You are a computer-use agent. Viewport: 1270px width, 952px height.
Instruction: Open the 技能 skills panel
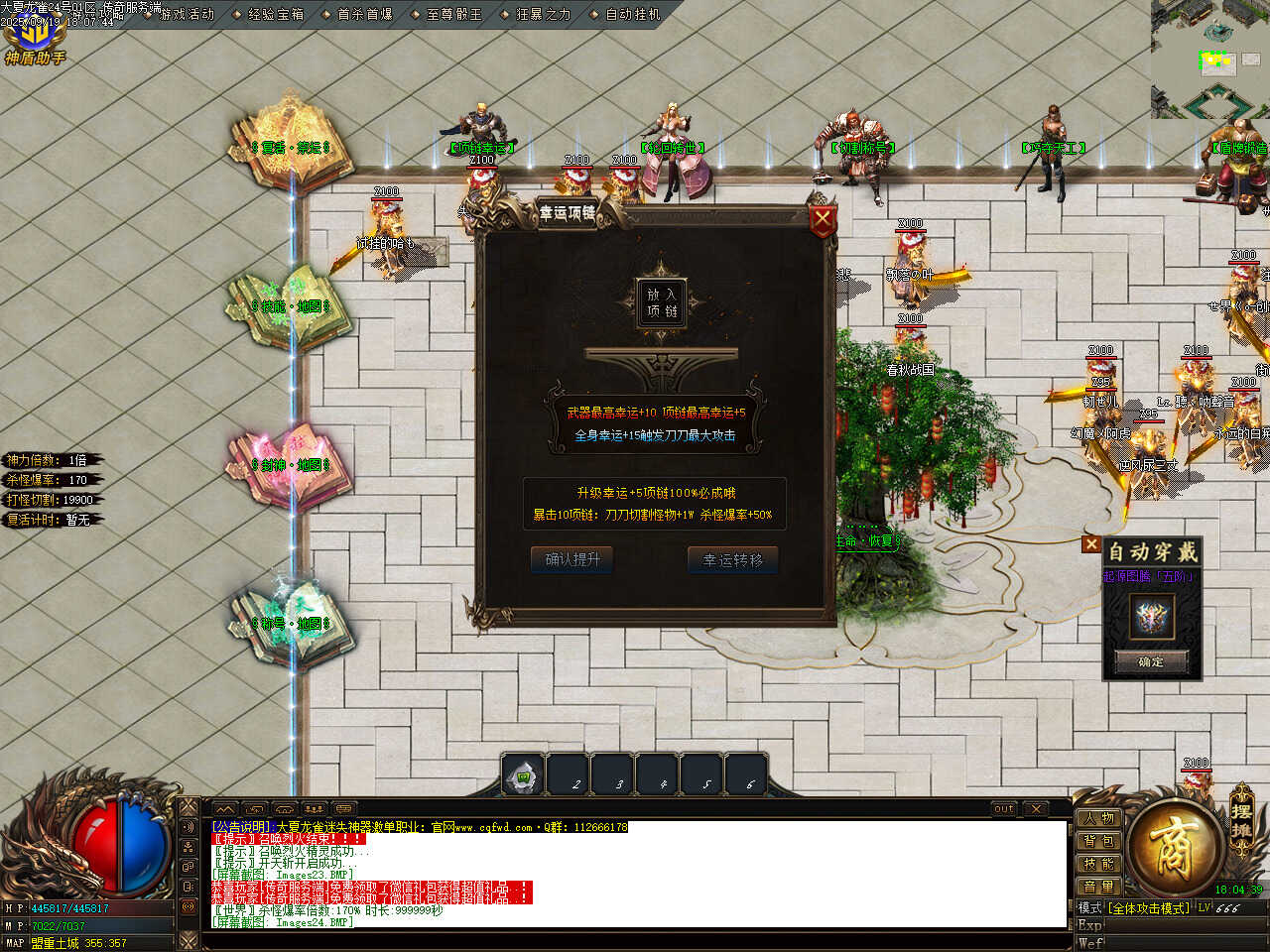[1098, 864]
